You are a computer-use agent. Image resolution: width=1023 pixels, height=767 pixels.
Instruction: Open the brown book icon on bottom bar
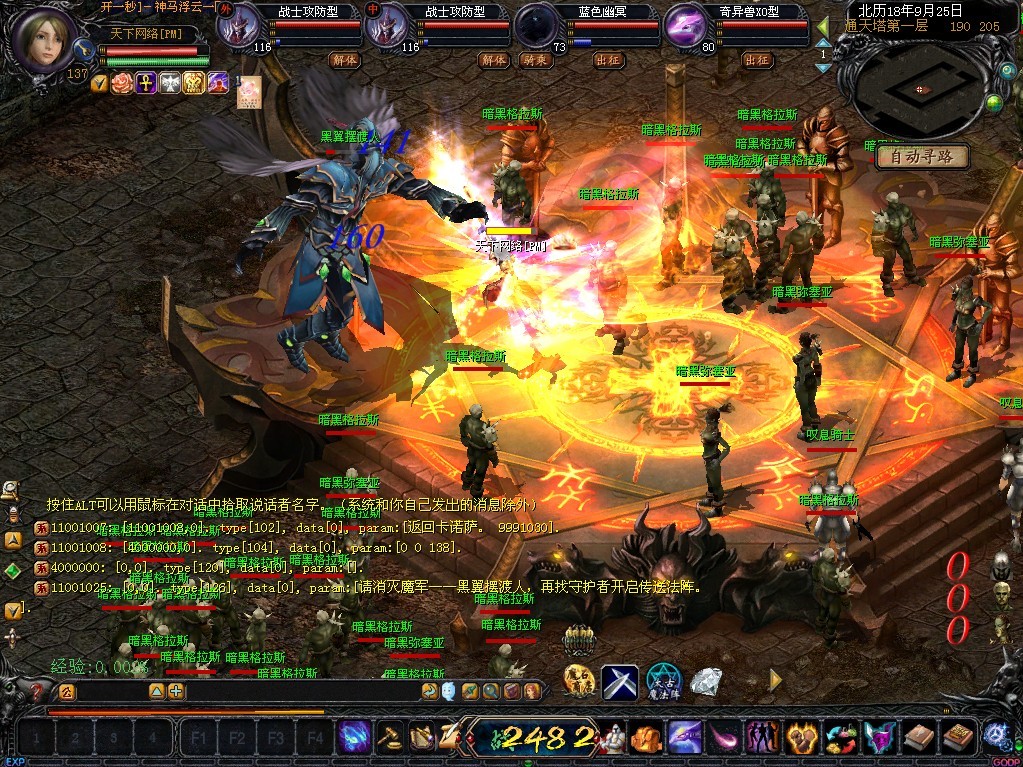[918, 738]
